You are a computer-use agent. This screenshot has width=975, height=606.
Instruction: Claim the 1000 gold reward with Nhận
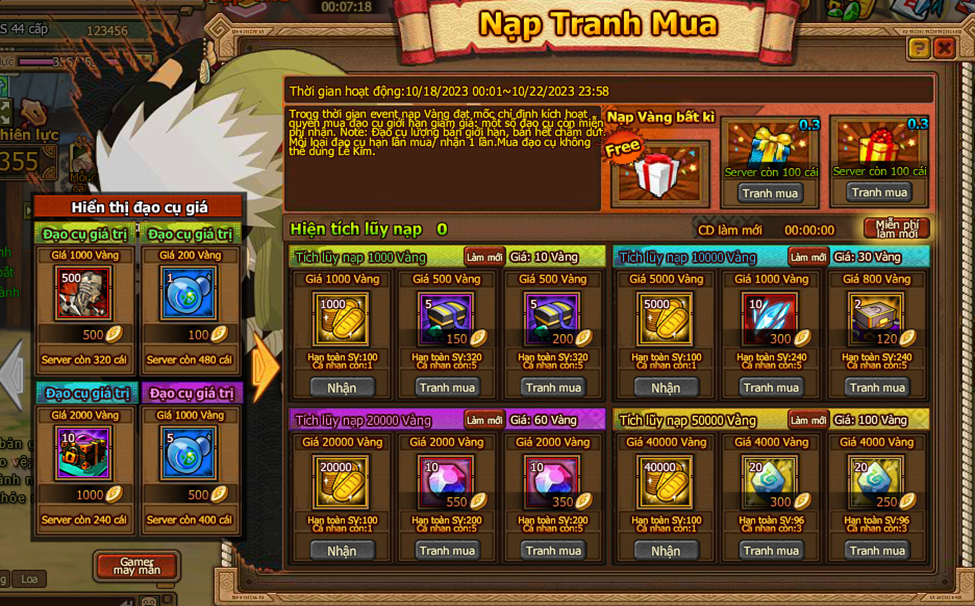(x=341, y=387)
